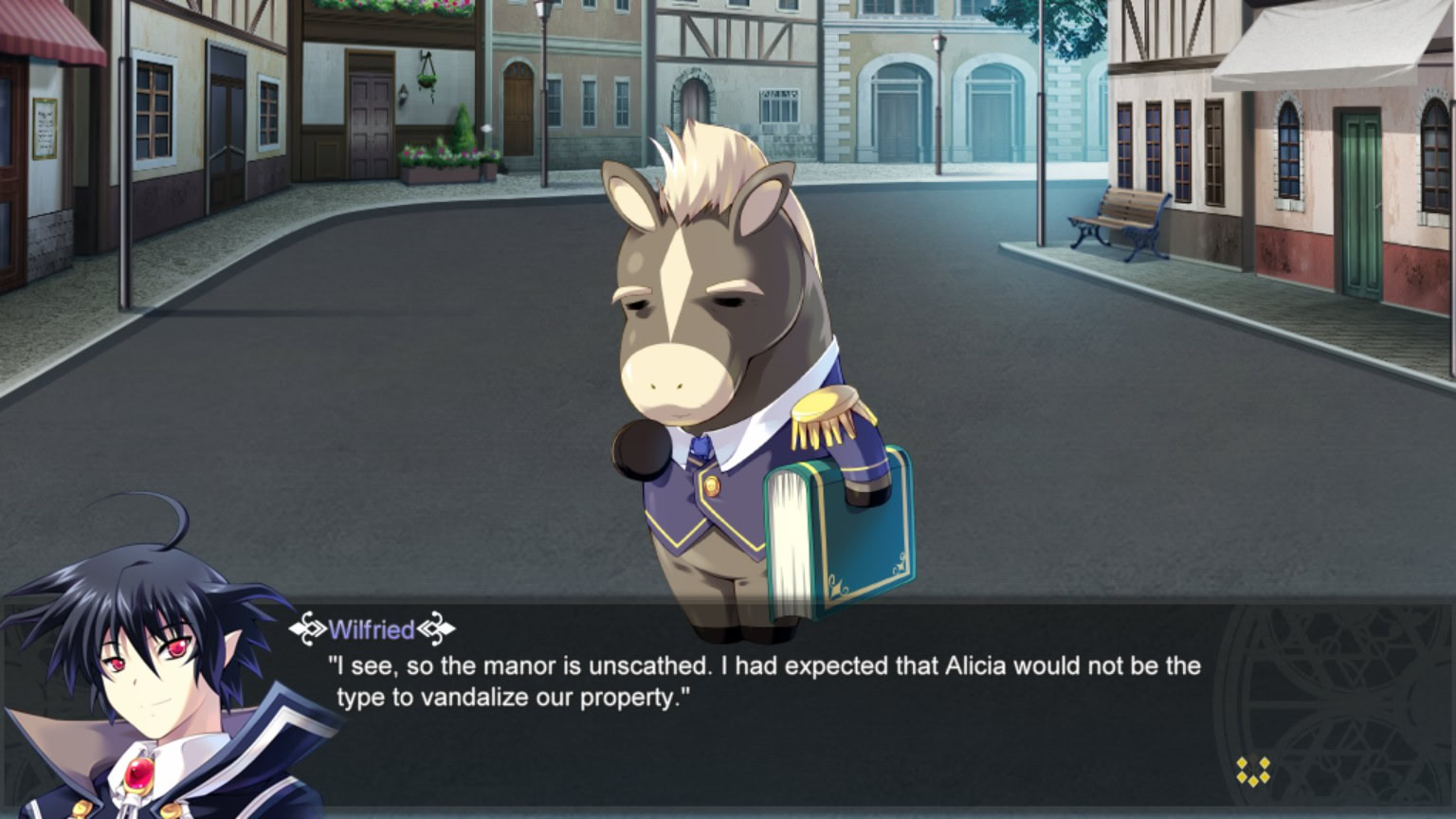Click the Wilfried name label
The height and width of the screenshot is (819, 1456).
(372, 628)
